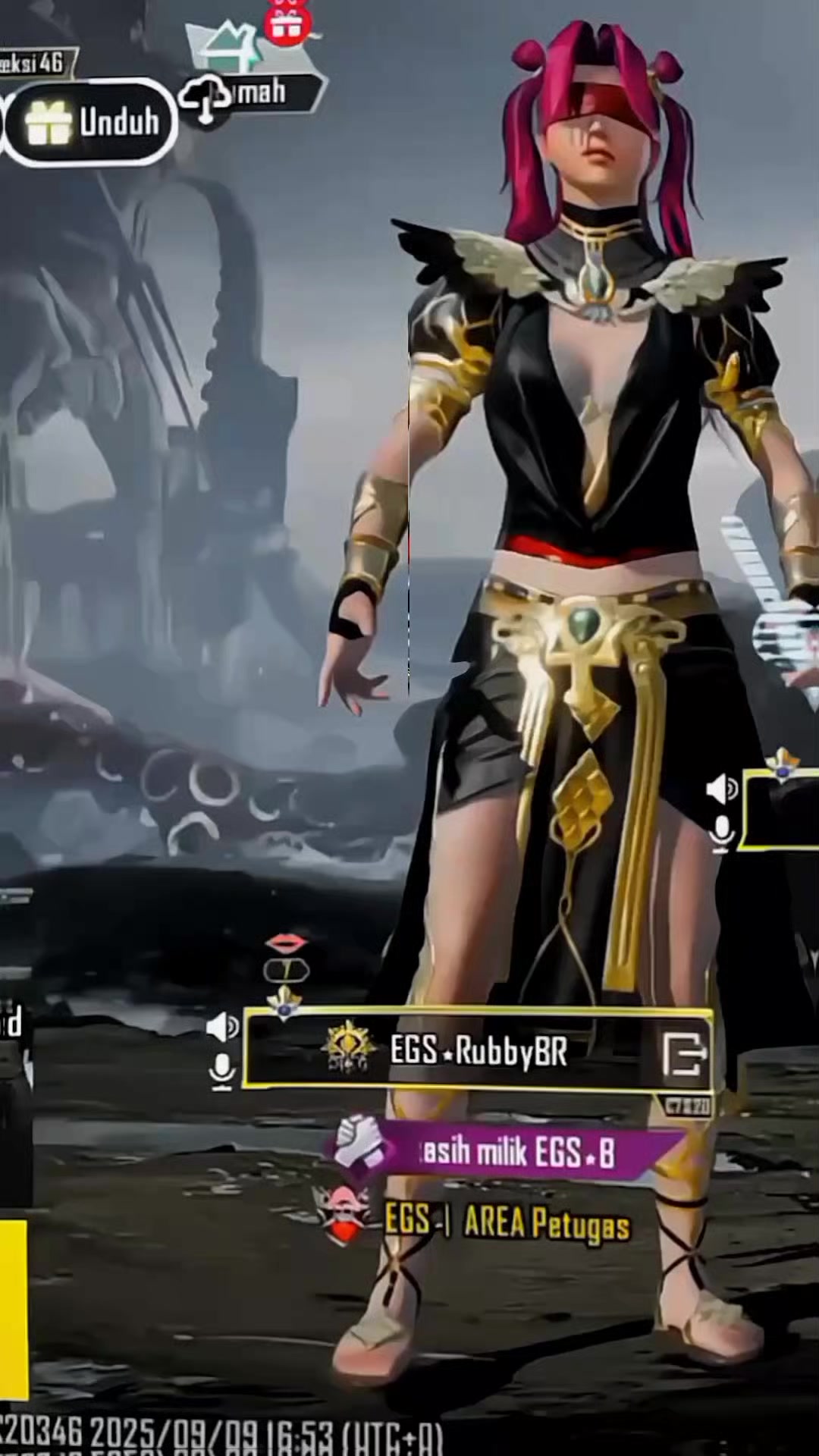This screenshot has width=819, height=1456.
Task: Click the exit icon on RubbyBR's plate
Action: [684, 1054]
